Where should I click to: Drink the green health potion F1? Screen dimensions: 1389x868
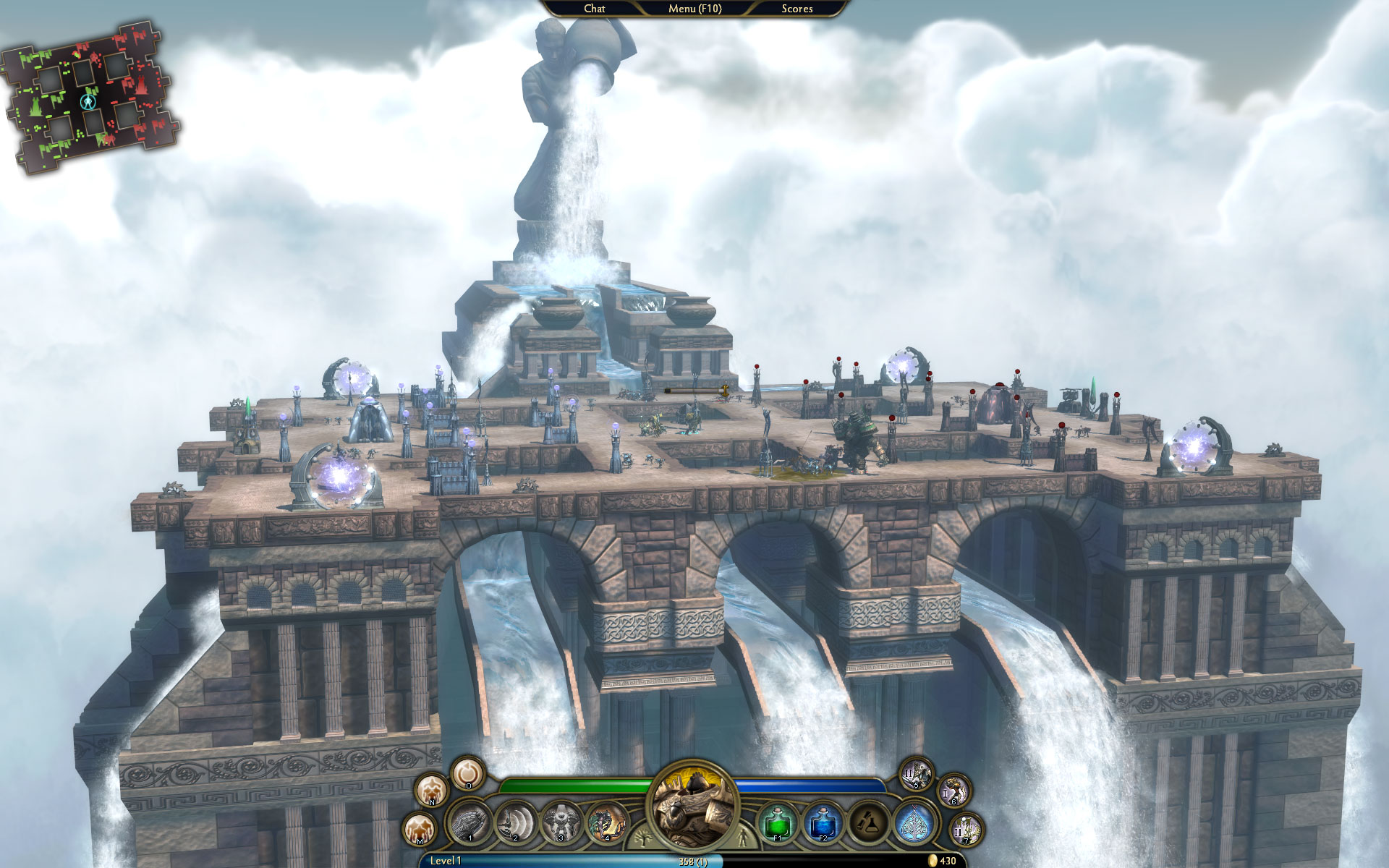pyautogui.click(x=777, y=825)
